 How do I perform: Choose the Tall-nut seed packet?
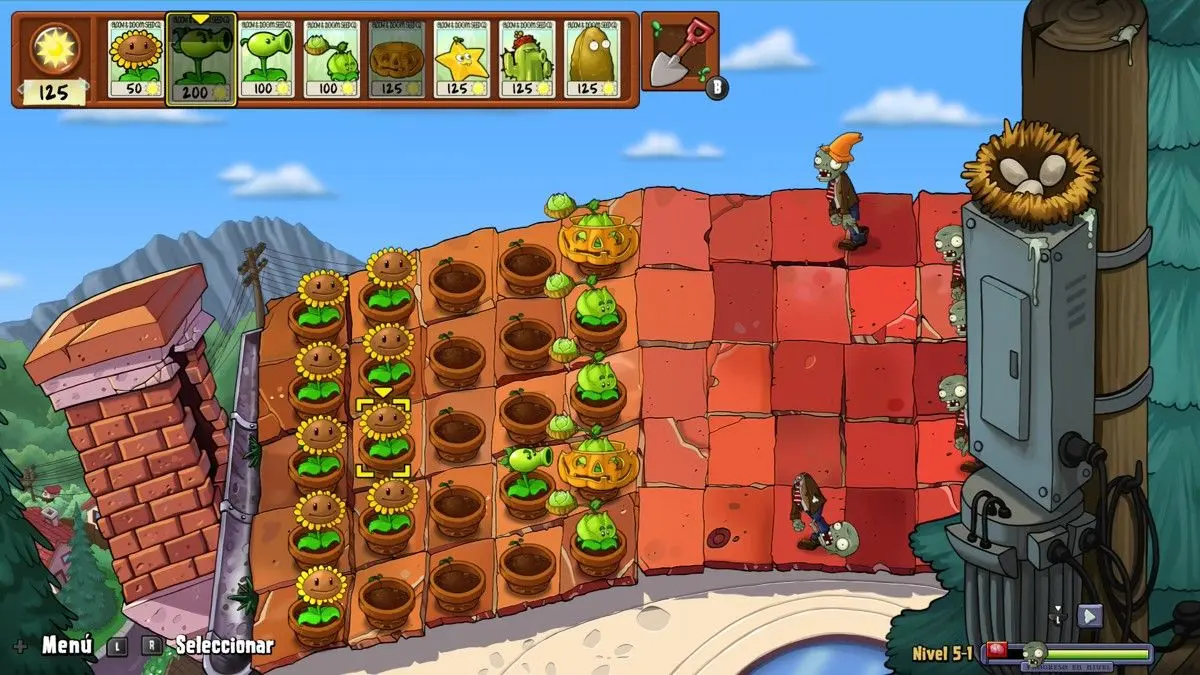tap(592, 59)
